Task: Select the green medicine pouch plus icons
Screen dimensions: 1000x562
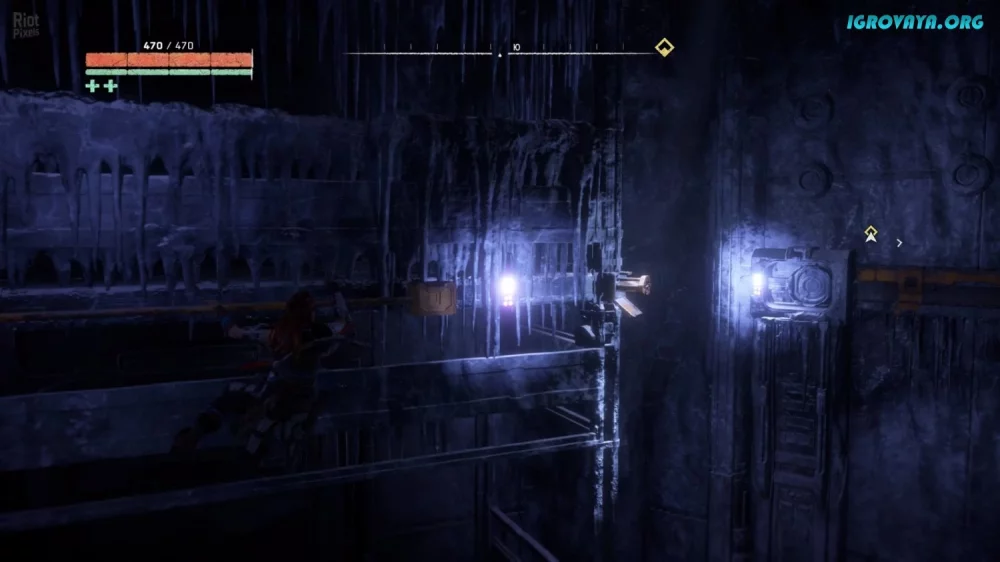Action: click(101, 86)
